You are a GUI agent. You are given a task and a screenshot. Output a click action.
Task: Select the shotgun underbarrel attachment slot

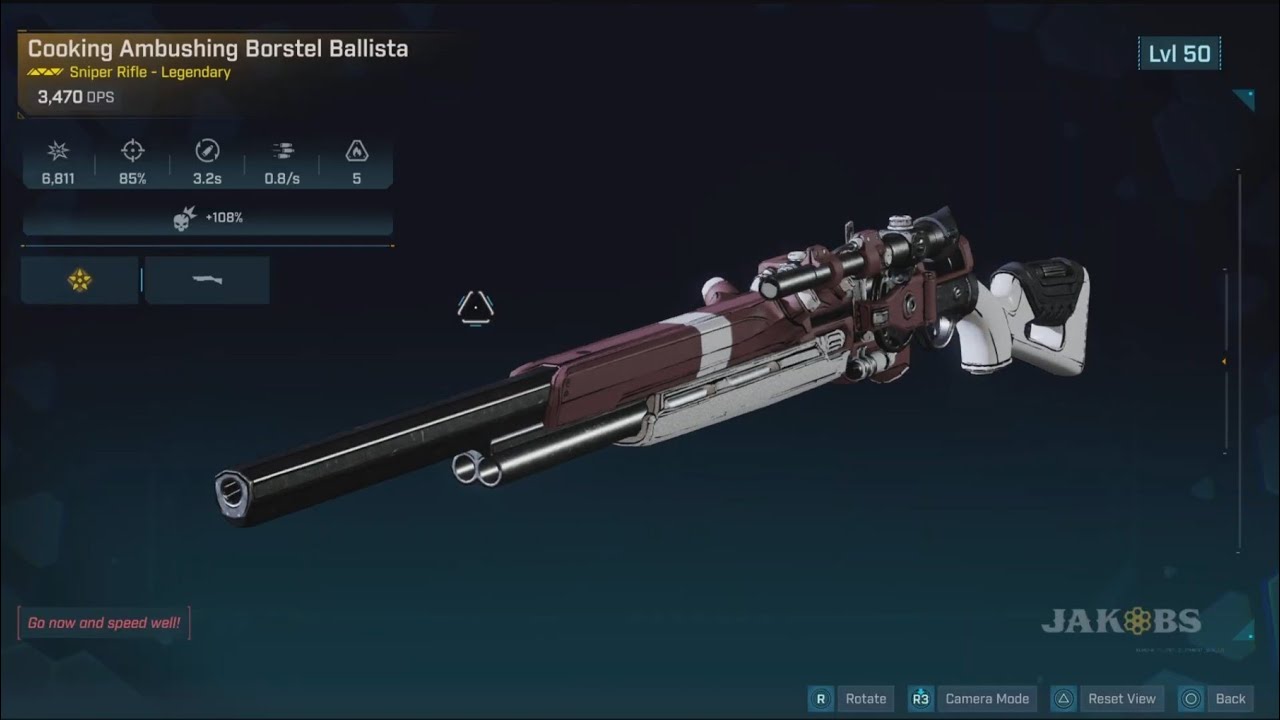(207, 280)
